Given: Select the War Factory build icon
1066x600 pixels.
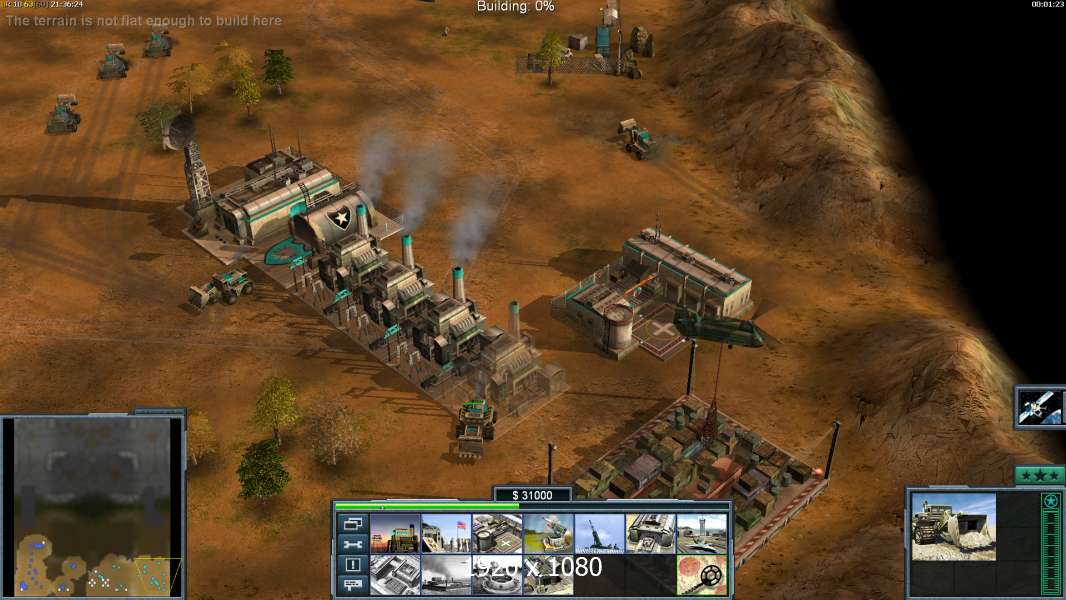Looking at the screenshot, I should tap(650, 534).
